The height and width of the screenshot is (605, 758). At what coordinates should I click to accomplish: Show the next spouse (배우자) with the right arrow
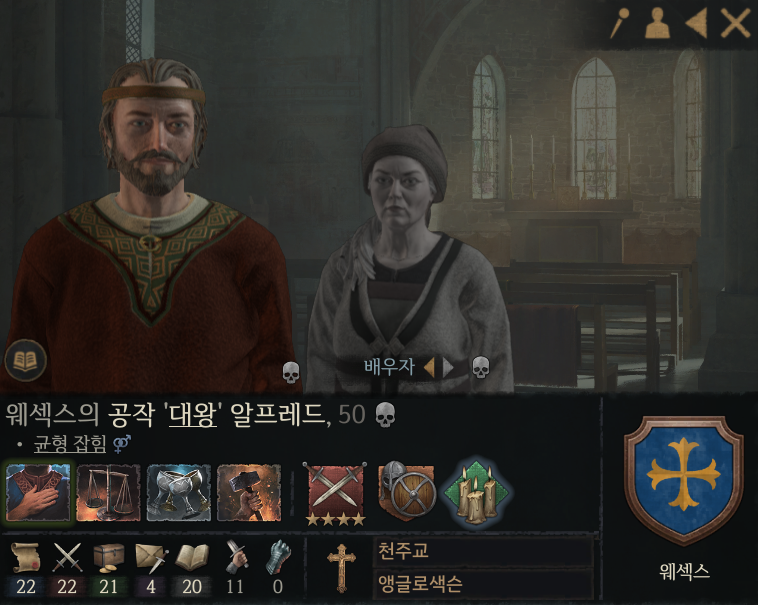click(448, 367)
